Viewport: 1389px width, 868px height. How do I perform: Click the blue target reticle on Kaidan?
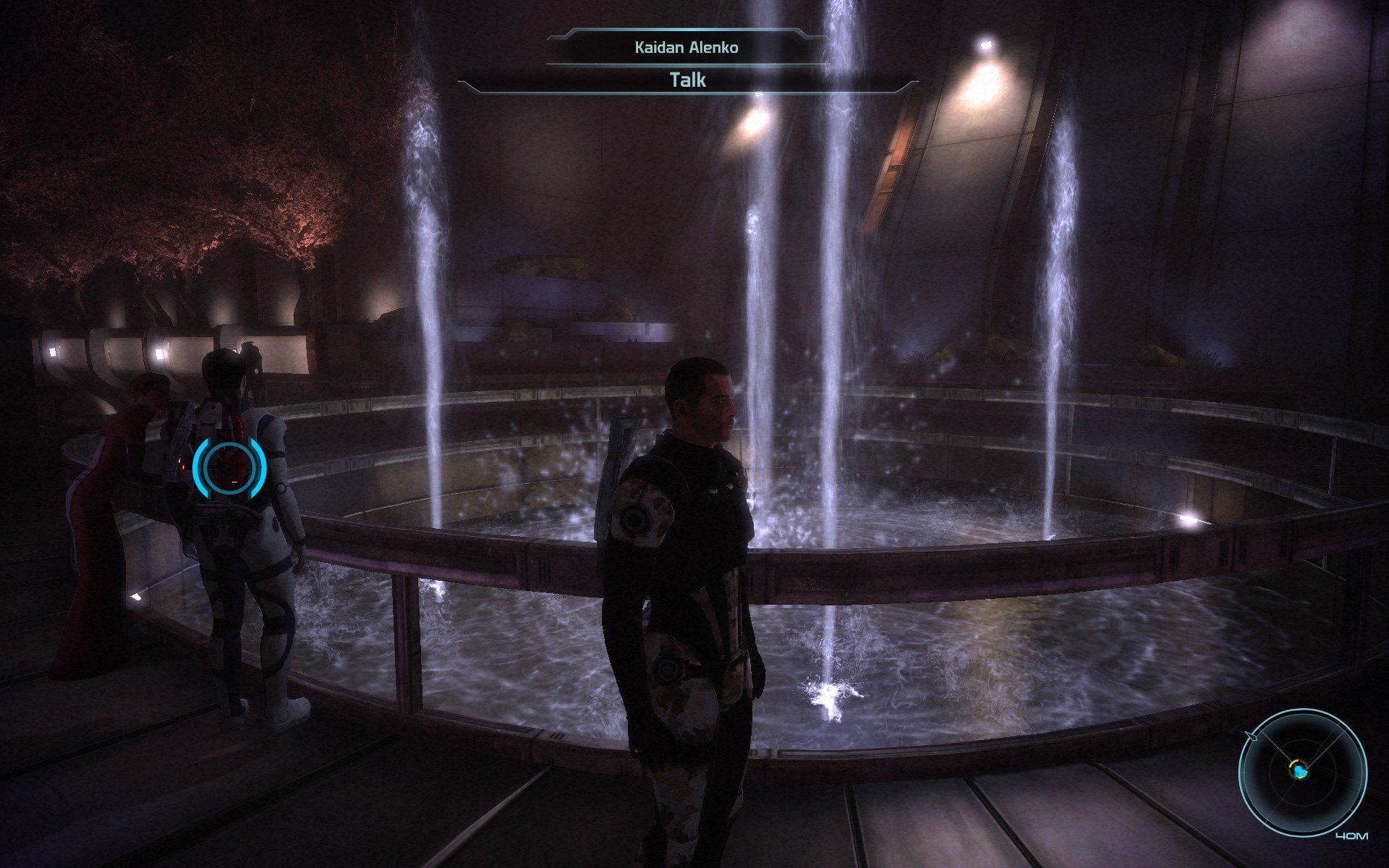click(230, 468)
